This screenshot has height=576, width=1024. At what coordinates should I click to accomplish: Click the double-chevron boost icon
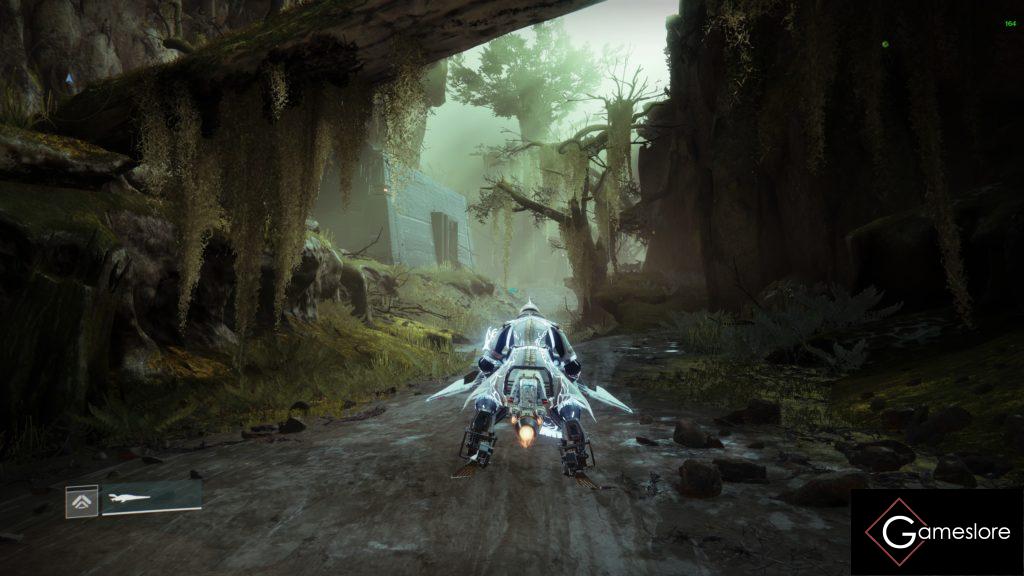coord(82,500)
